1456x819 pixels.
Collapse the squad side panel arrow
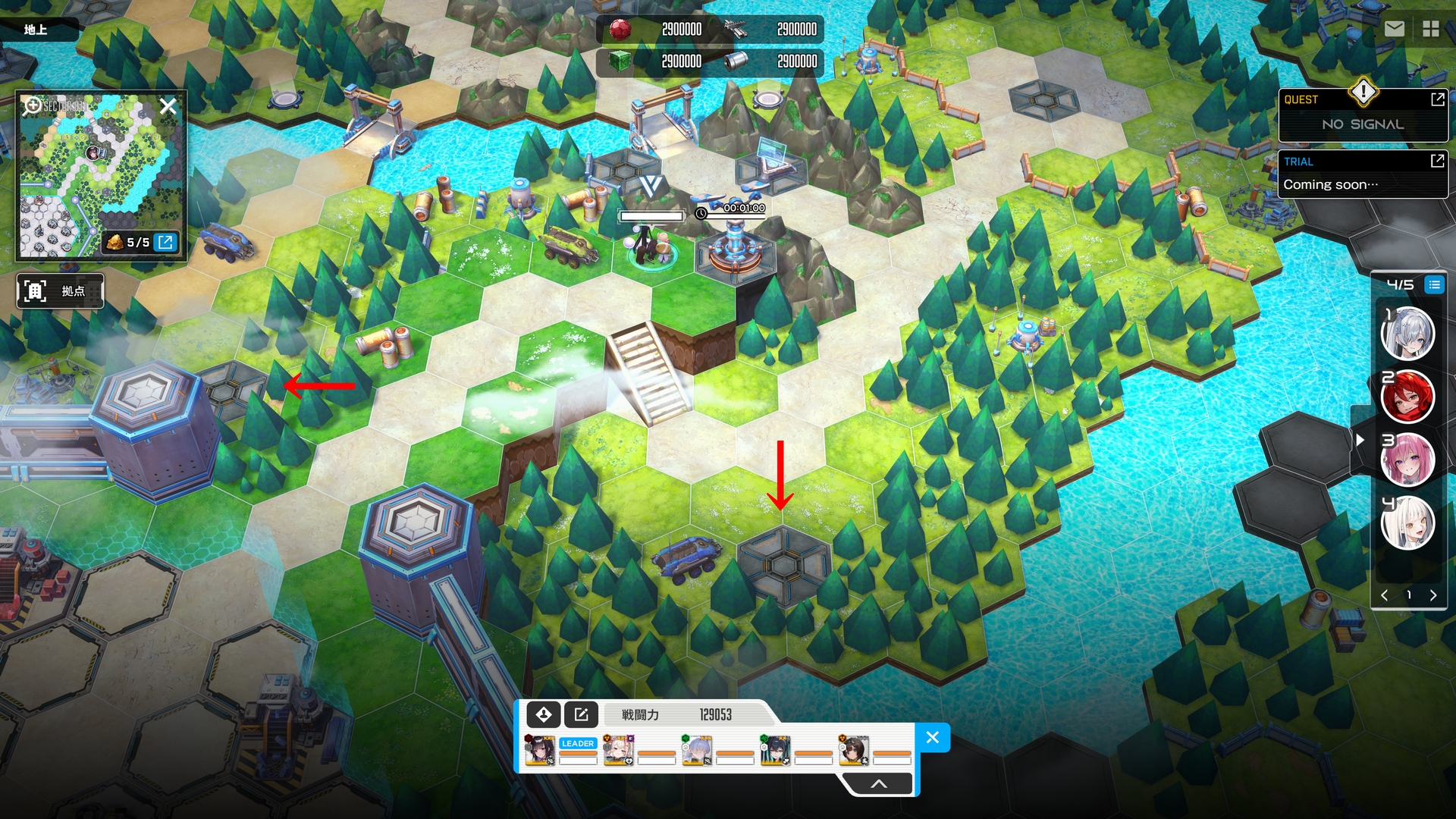(x=1360, y=440)
